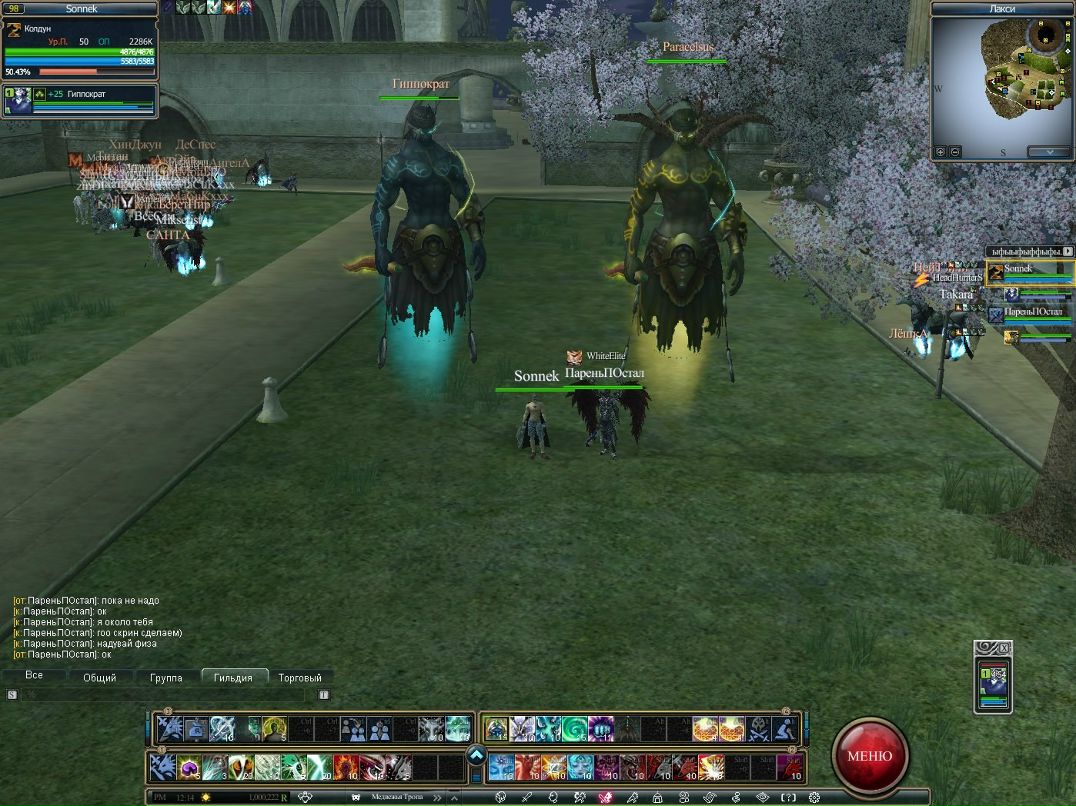
Task: Toggle the hotbar switch arrow between skill bars
Action: tap(476, 755)
